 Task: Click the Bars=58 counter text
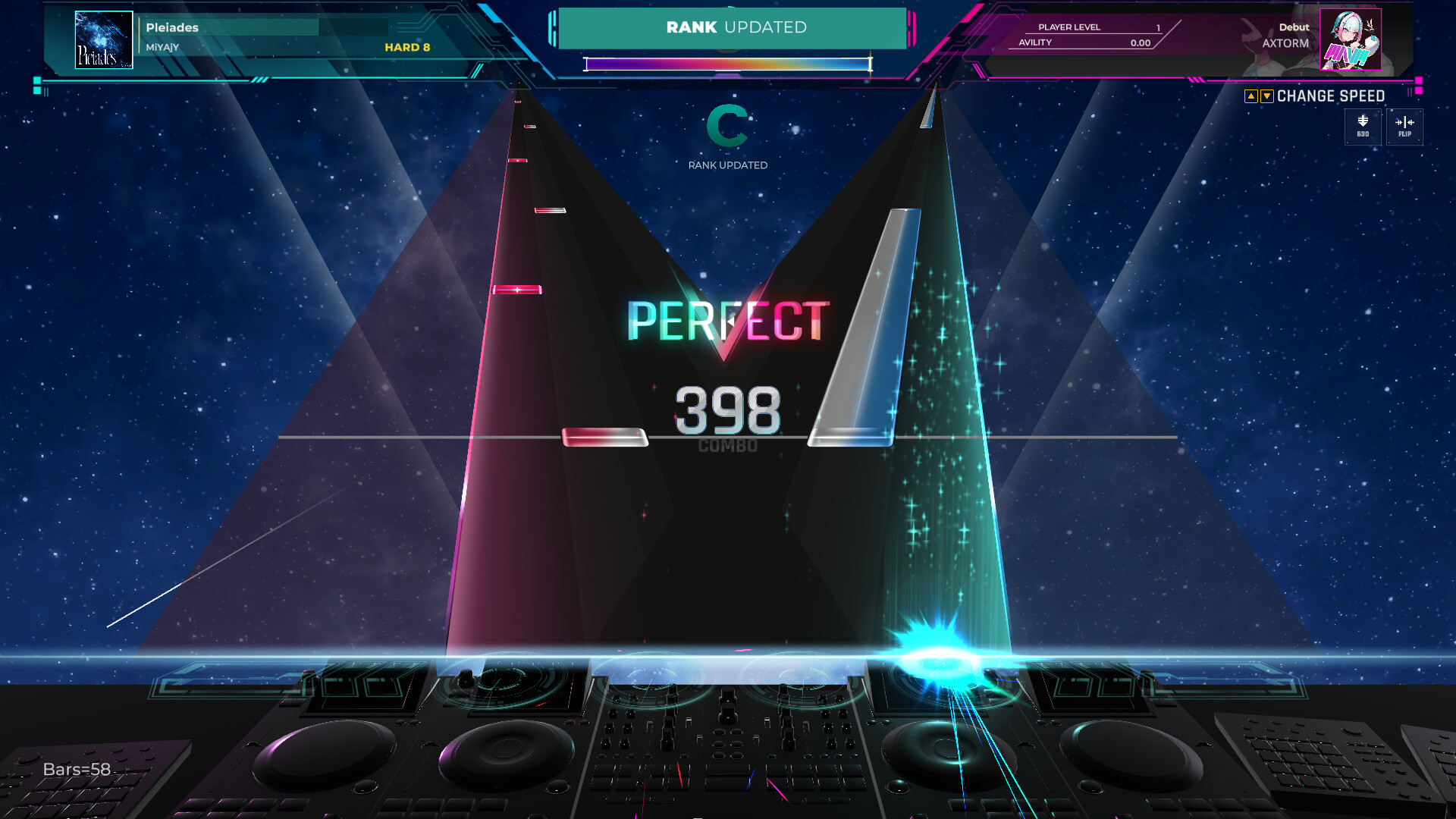(76, 768)
